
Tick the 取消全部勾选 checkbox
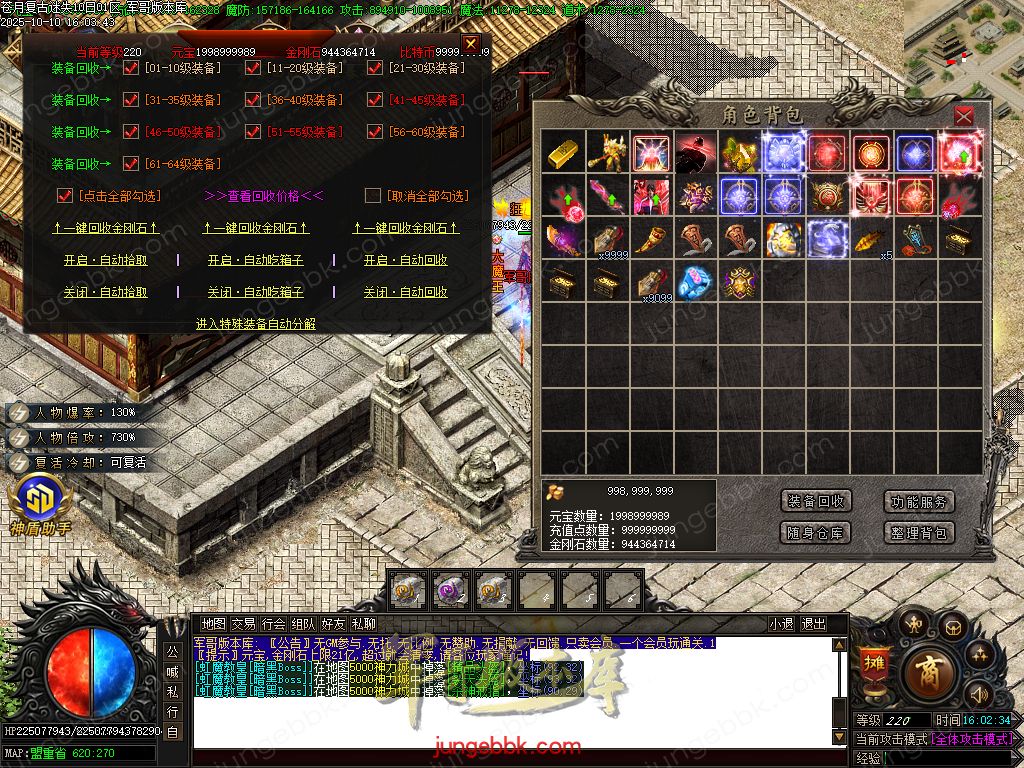373,196
